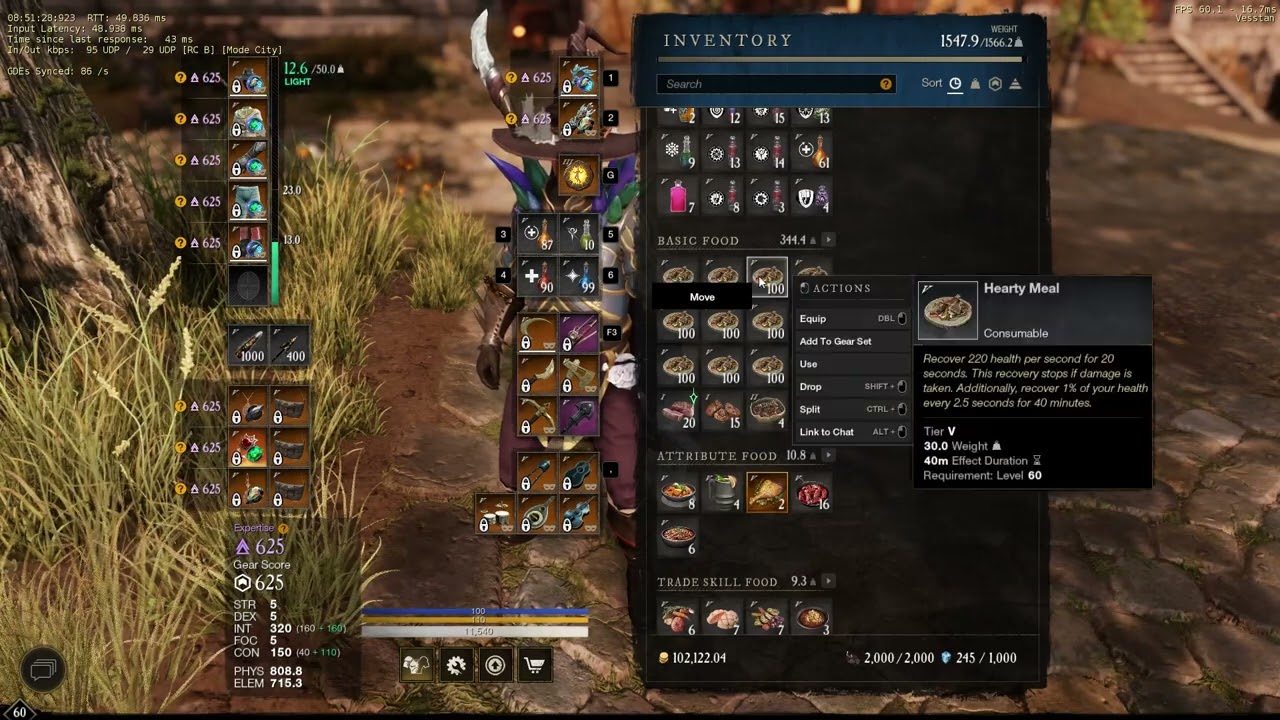Choose the Drop action
Image resolution: width=1280 pixels, height=720 pixels.
coord(811,387)
